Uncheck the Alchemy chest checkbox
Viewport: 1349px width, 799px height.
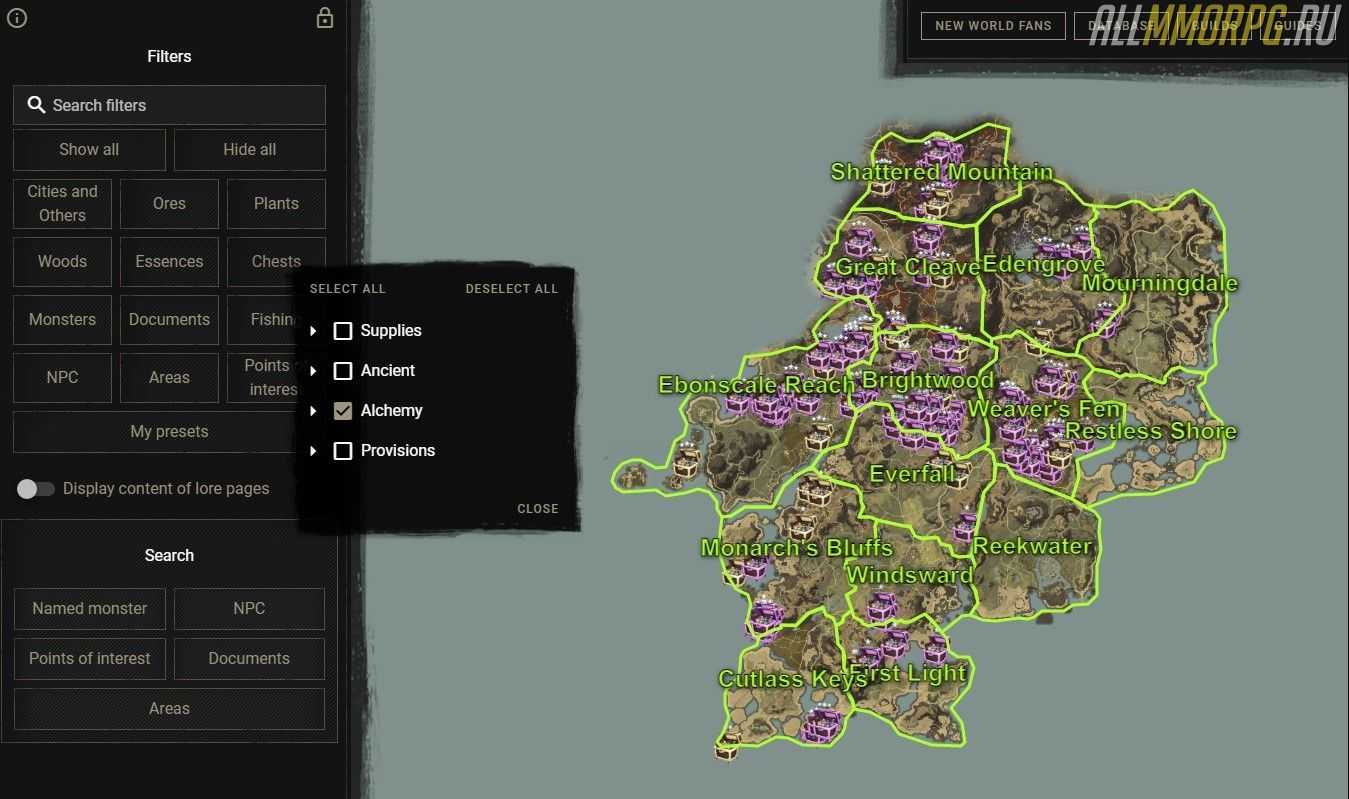pyautogui.click(x=343, y=411)
